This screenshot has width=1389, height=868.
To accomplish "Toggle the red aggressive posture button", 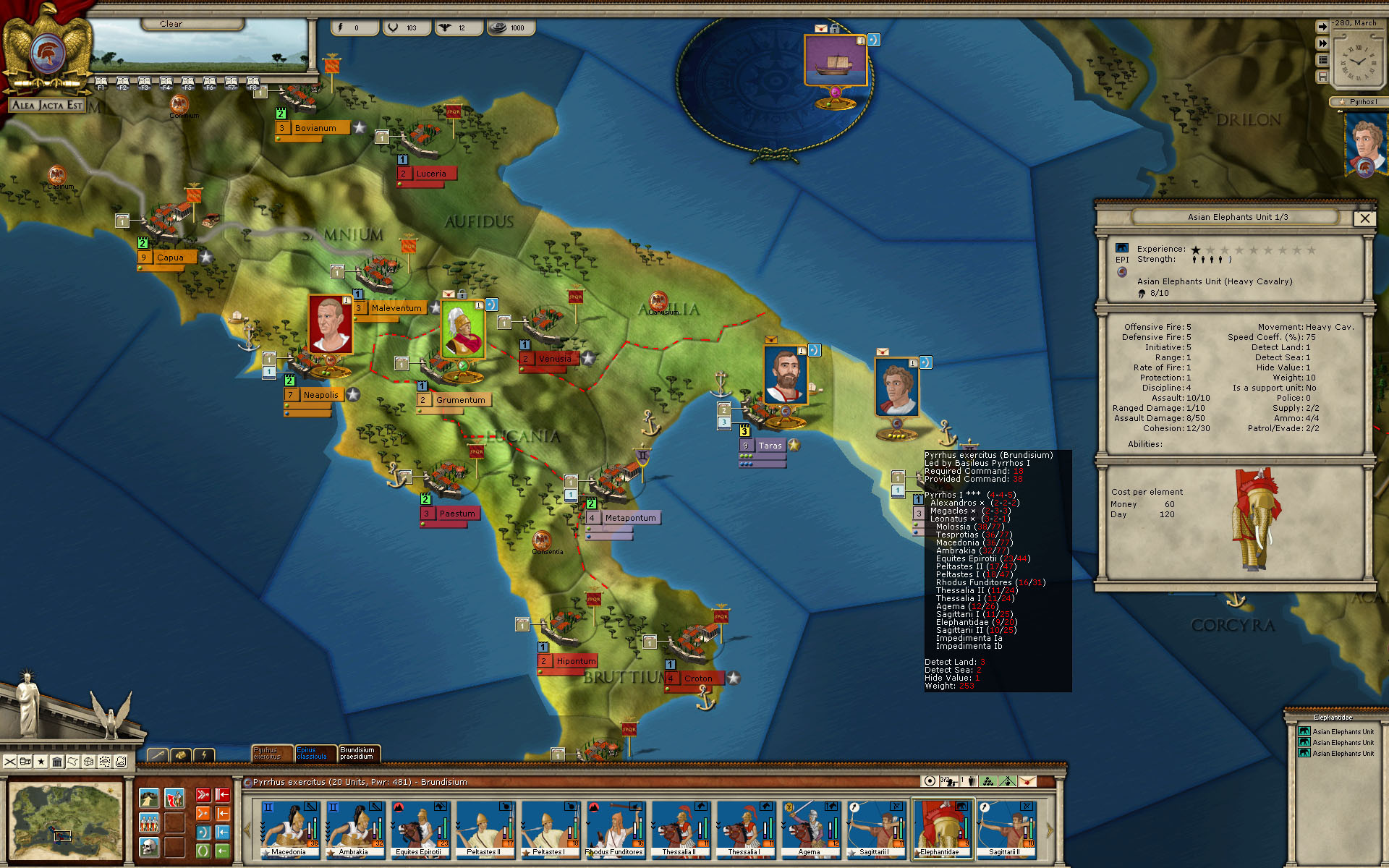I will point(203,794).
